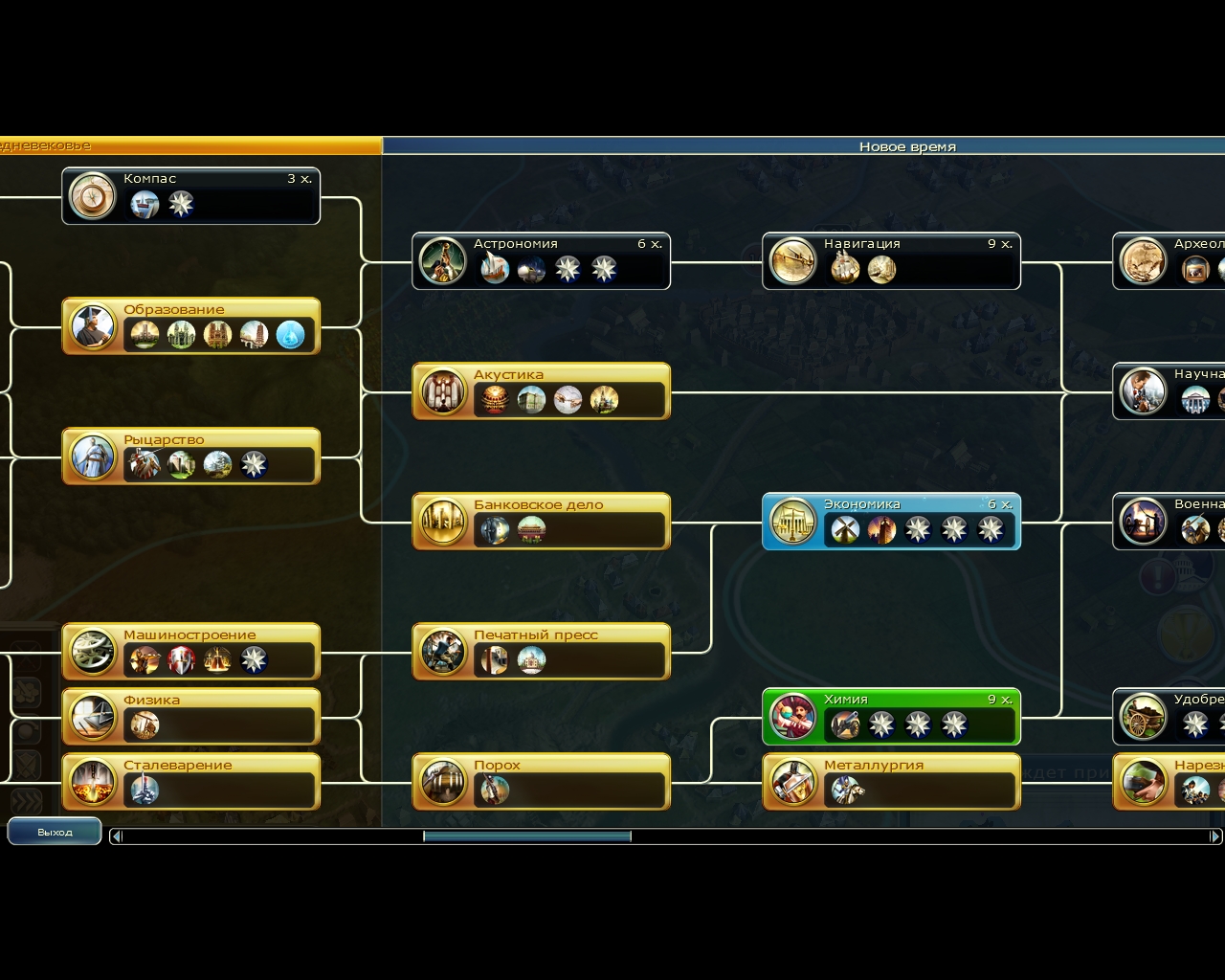
Task: Click the opera house icon under Акустика
Action: (x=493, y=399)
